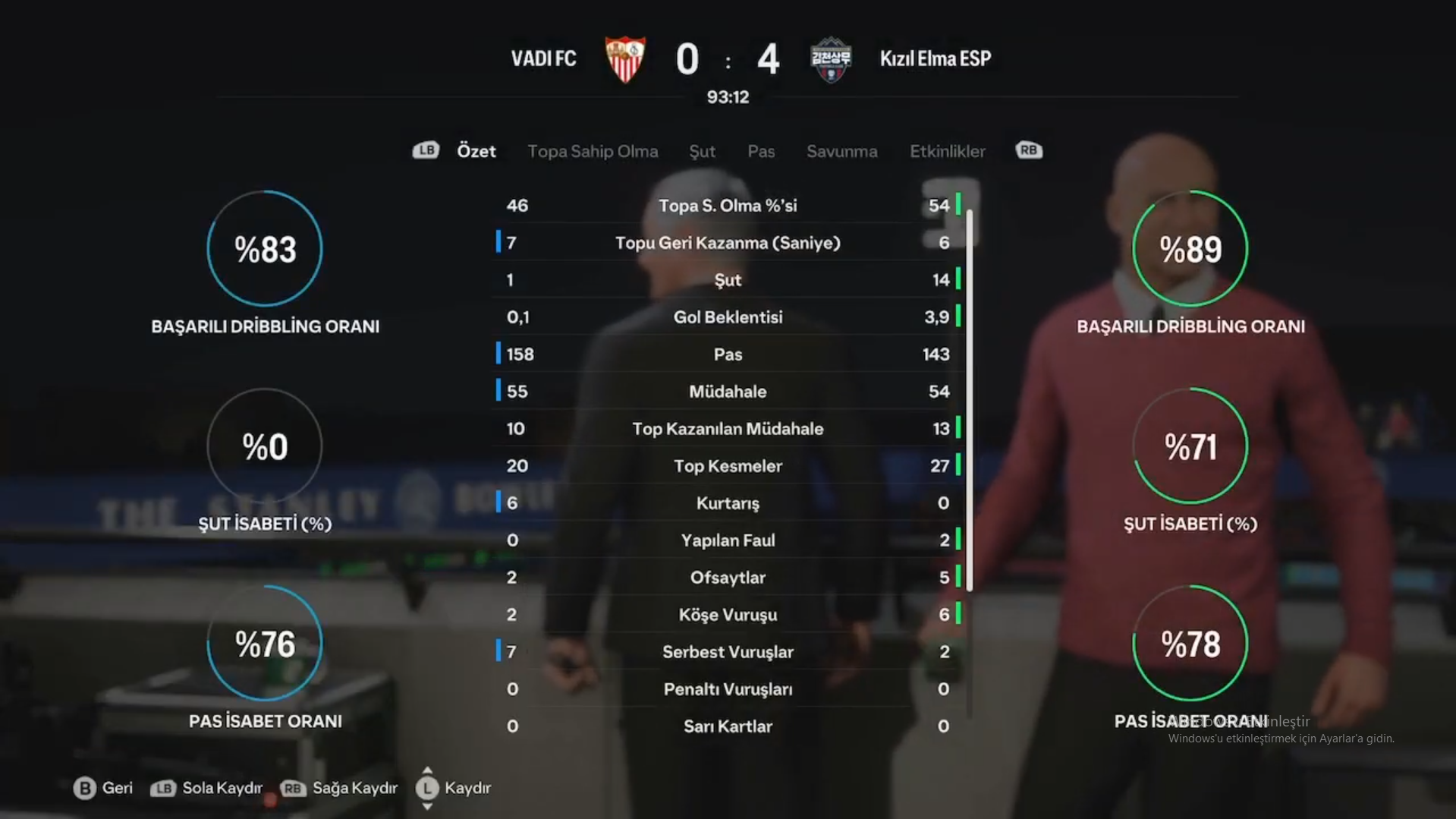Click the %83 dribbling success gauge
Image resolution: width=1456 pixels, height=819 pixels.
(x=264, y=249)
